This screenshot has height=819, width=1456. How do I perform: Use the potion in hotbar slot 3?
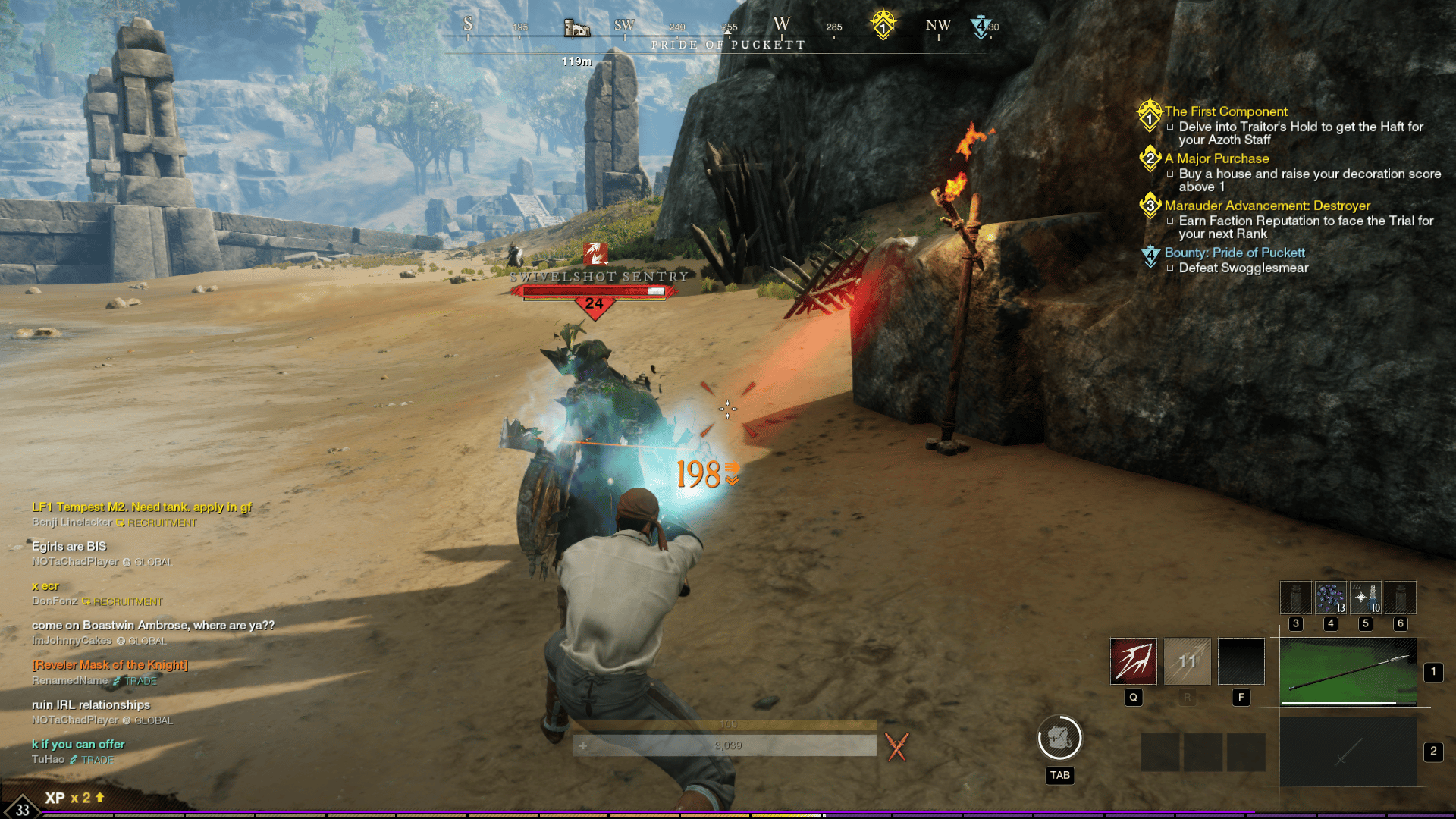coord(1294,598)
